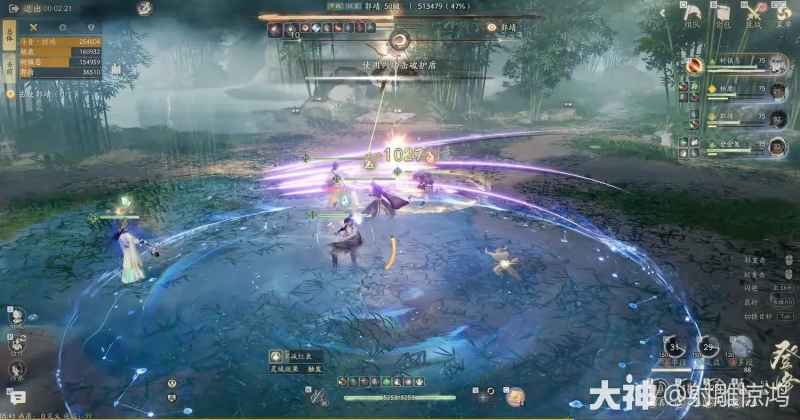Open the scroll-shaped menu icon
The height and width of the screenshot is (420, 800).
[721, 15]
